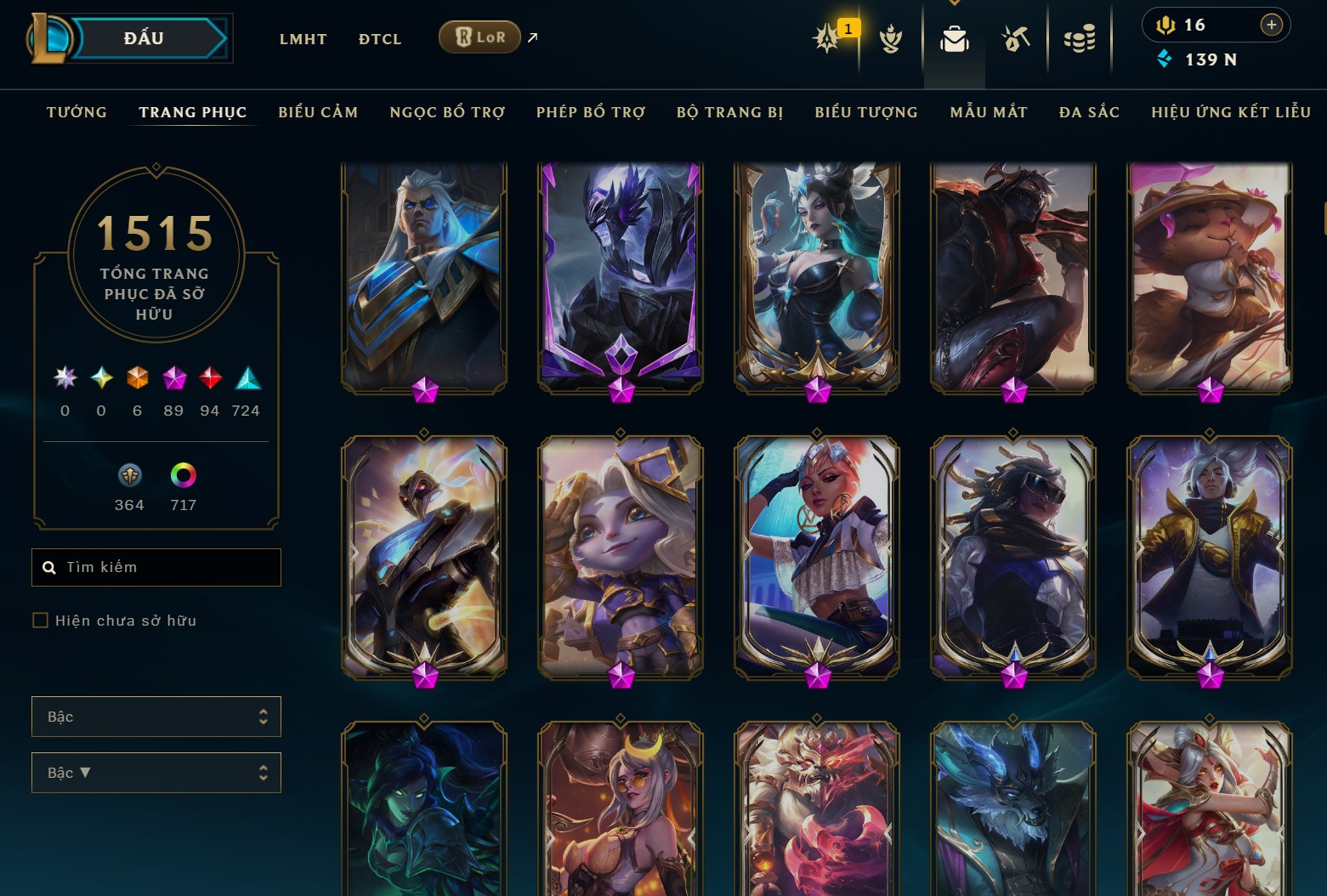Click the blue essence icon showing 139 N
1327x896 pixels.
tap(1165, 60)
